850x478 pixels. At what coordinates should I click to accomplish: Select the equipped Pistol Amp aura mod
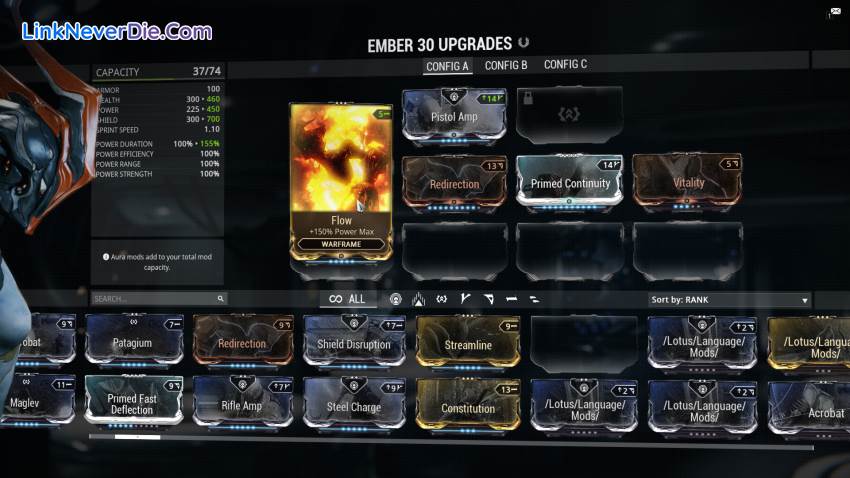pos(454,117)
